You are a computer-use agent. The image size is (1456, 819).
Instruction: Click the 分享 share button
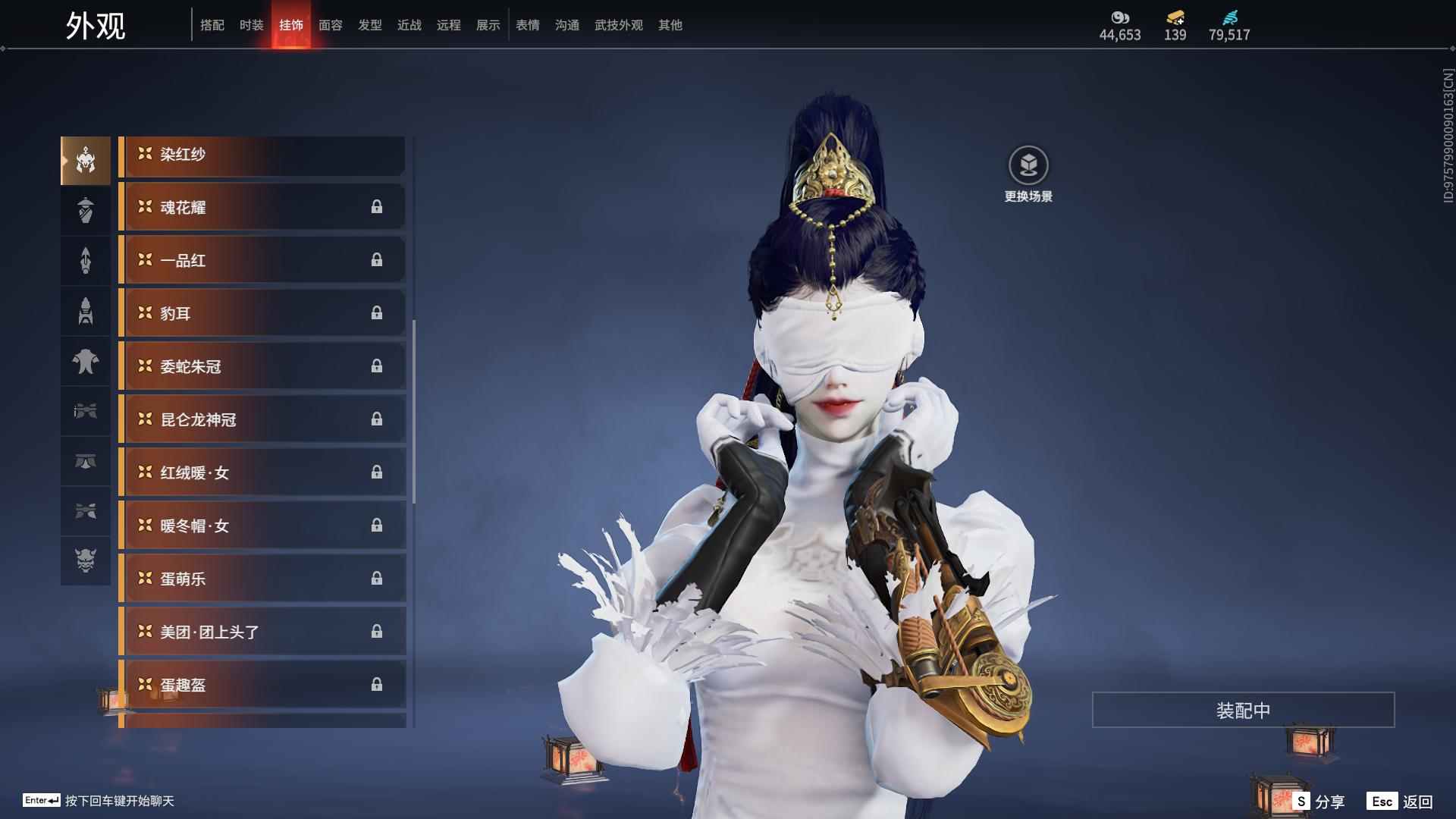1320,800
